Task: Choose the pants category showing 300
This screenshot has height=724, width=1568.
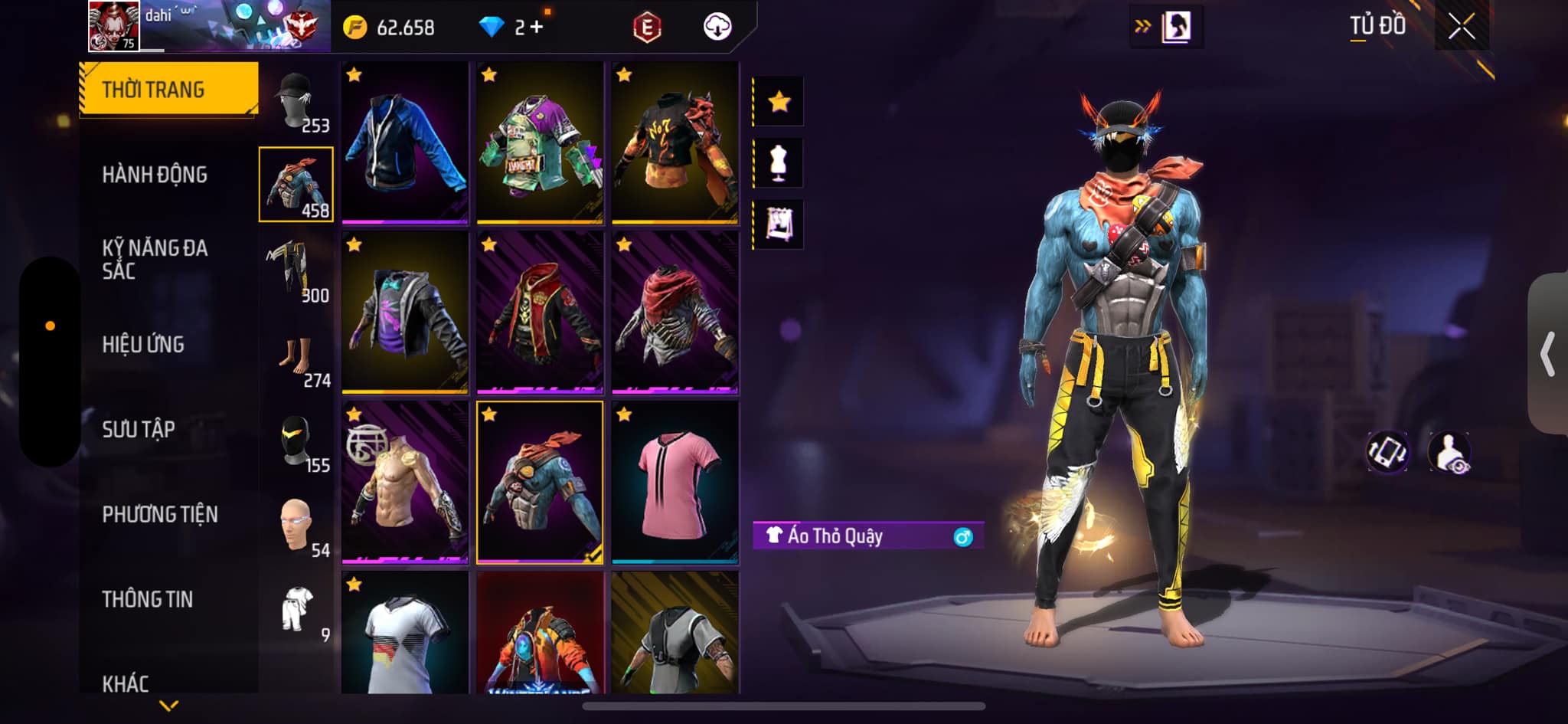Action: [297, 271]
